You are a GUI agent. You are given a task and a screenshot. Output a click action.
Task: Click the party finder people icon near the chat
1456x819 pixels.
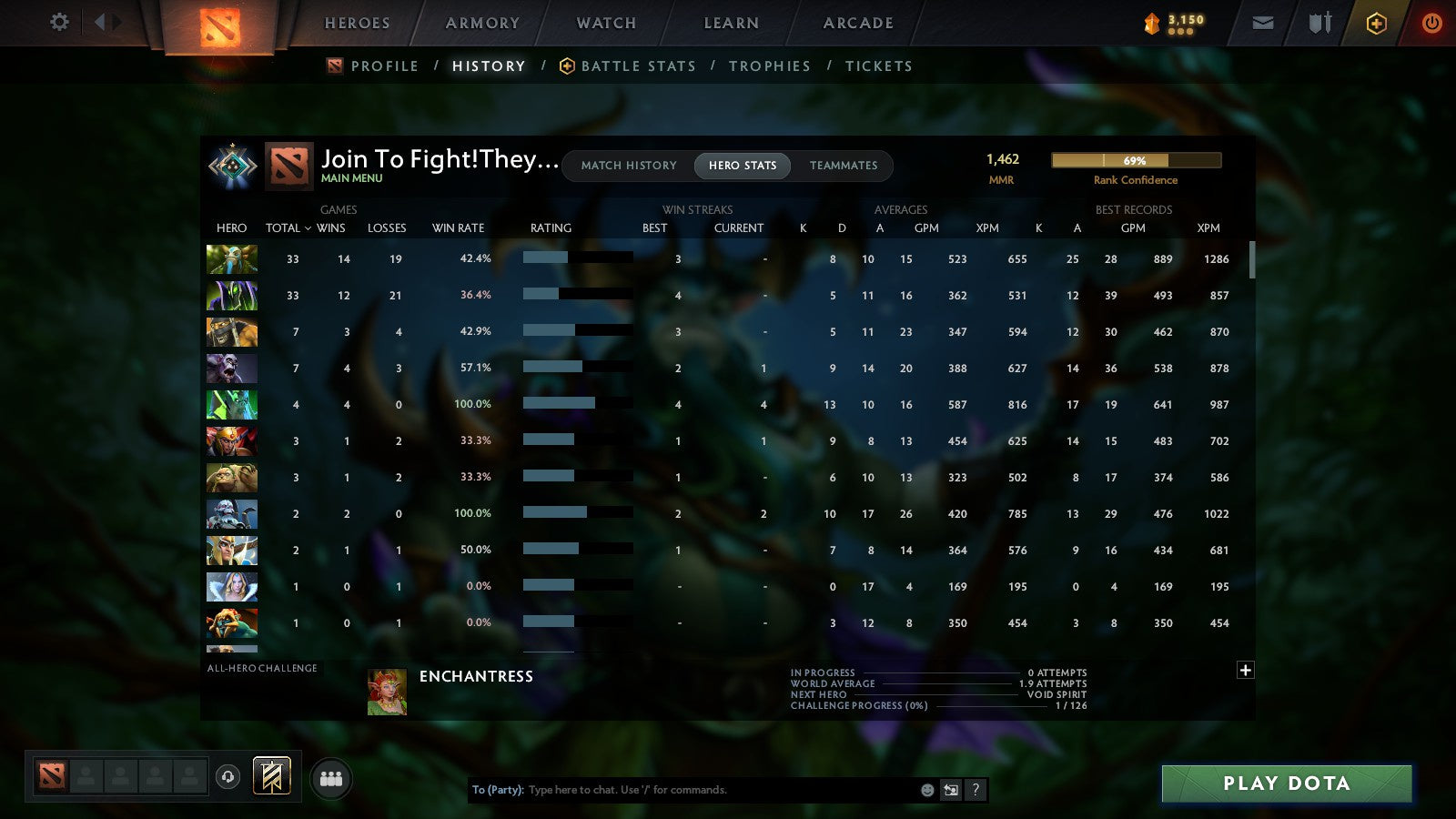pyautogui.click(x=332, y=778)
